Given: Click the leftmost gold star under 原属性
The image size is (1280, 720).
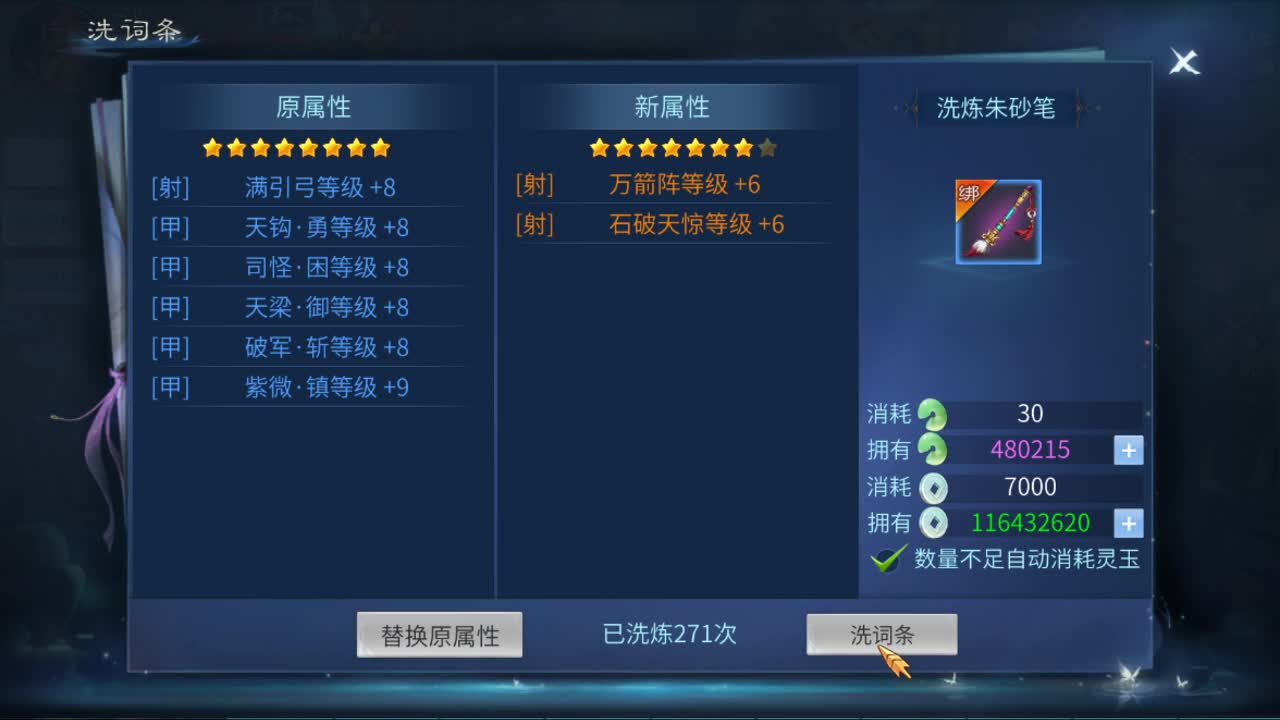Looking at the screenshot, I should click(x=210, y=147).
